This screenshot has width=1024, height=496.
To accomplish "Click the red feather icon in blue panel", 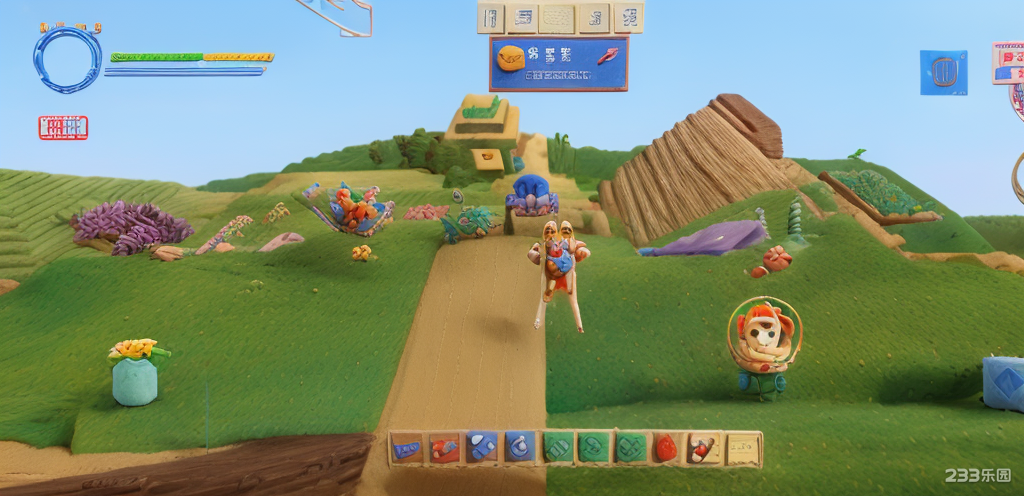I will pos(607,57).
